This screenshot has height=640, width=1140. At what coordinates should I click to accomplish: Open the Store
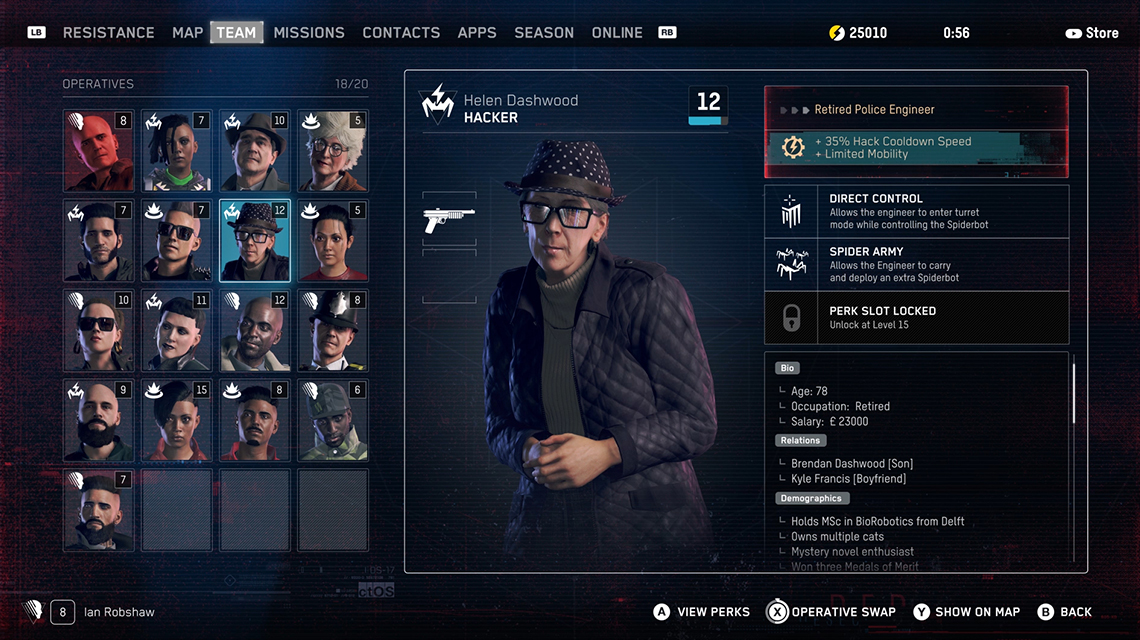click(1092, 33)
